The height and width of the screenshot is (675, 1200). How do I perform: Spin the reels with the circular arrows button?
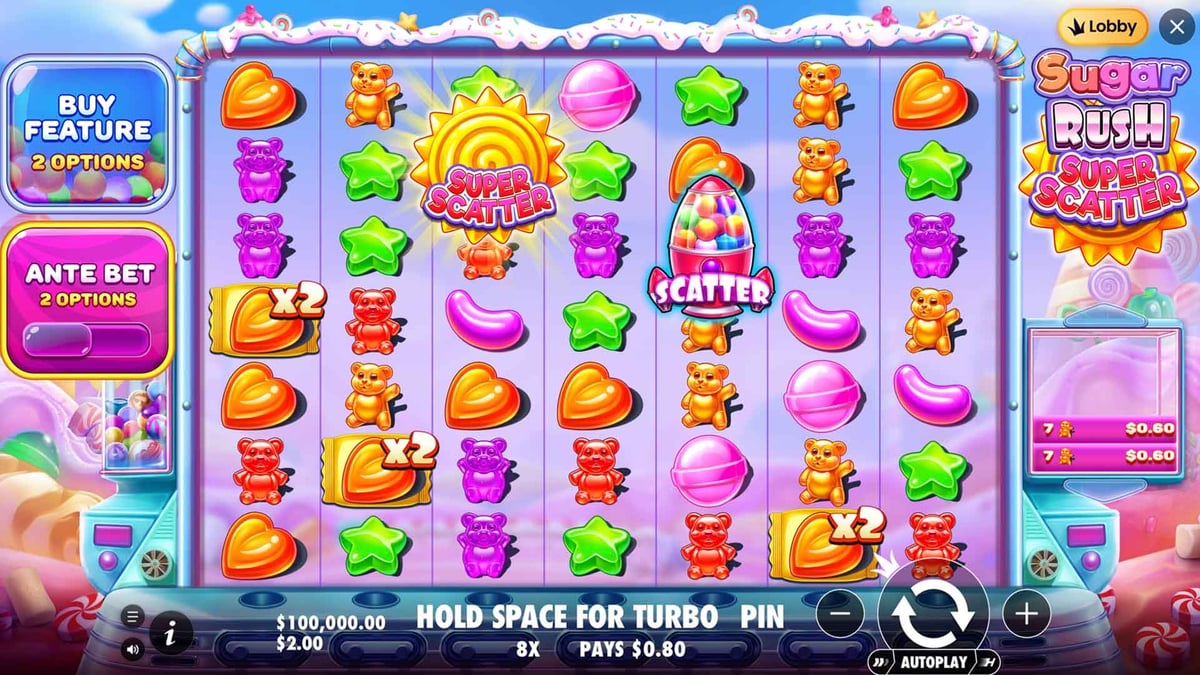click(933, 612)
